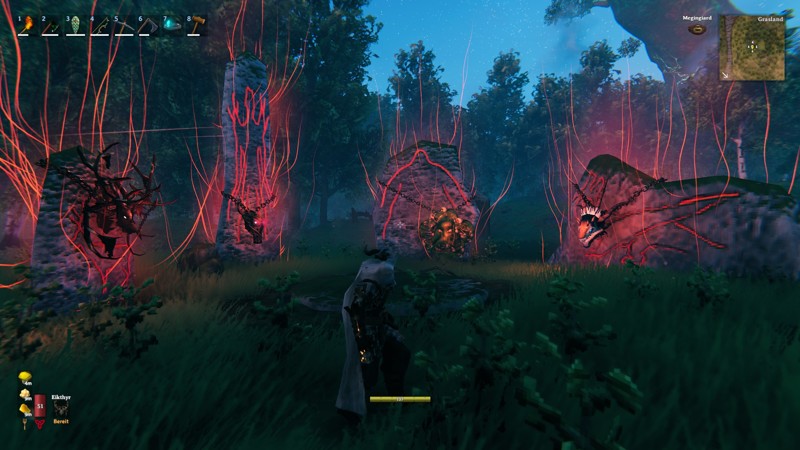The height and width of the screenshot is (450, 800).
Task: Select the glowing blue item in slot 7
Action: click(172, 24)
